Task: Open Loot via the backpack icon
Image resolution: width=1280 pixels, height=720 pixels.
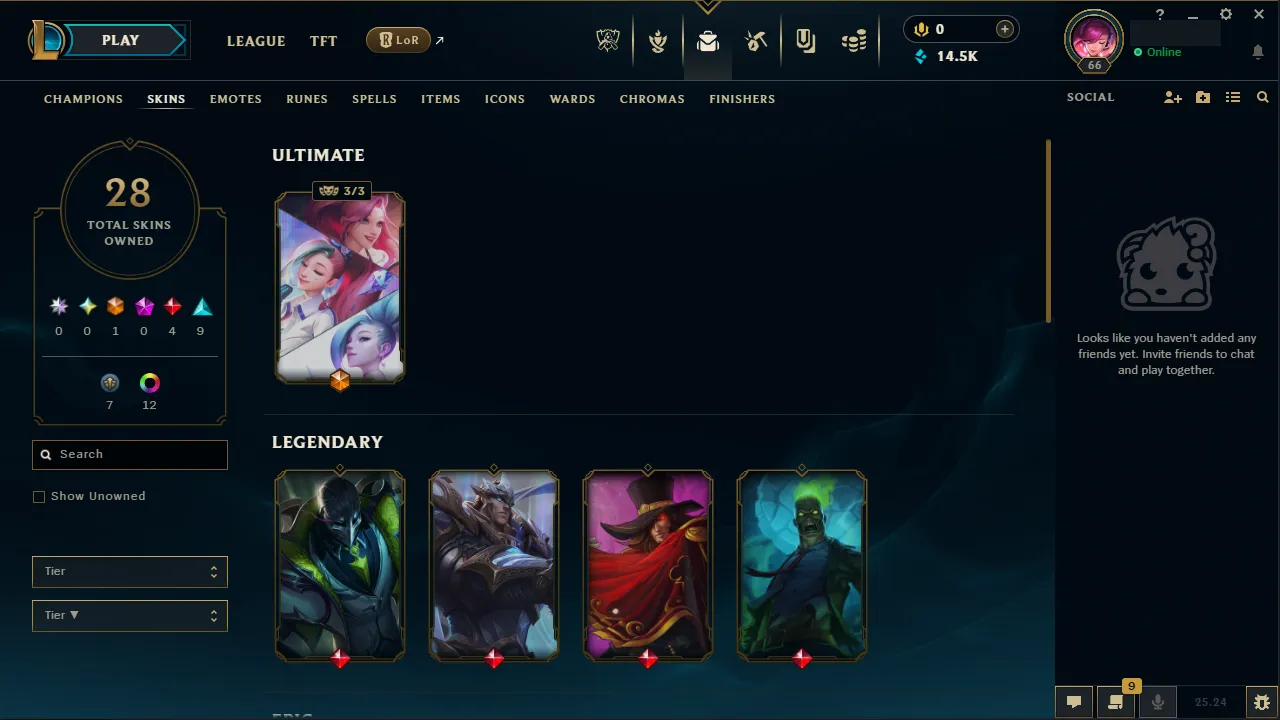Action: (708, 41)
